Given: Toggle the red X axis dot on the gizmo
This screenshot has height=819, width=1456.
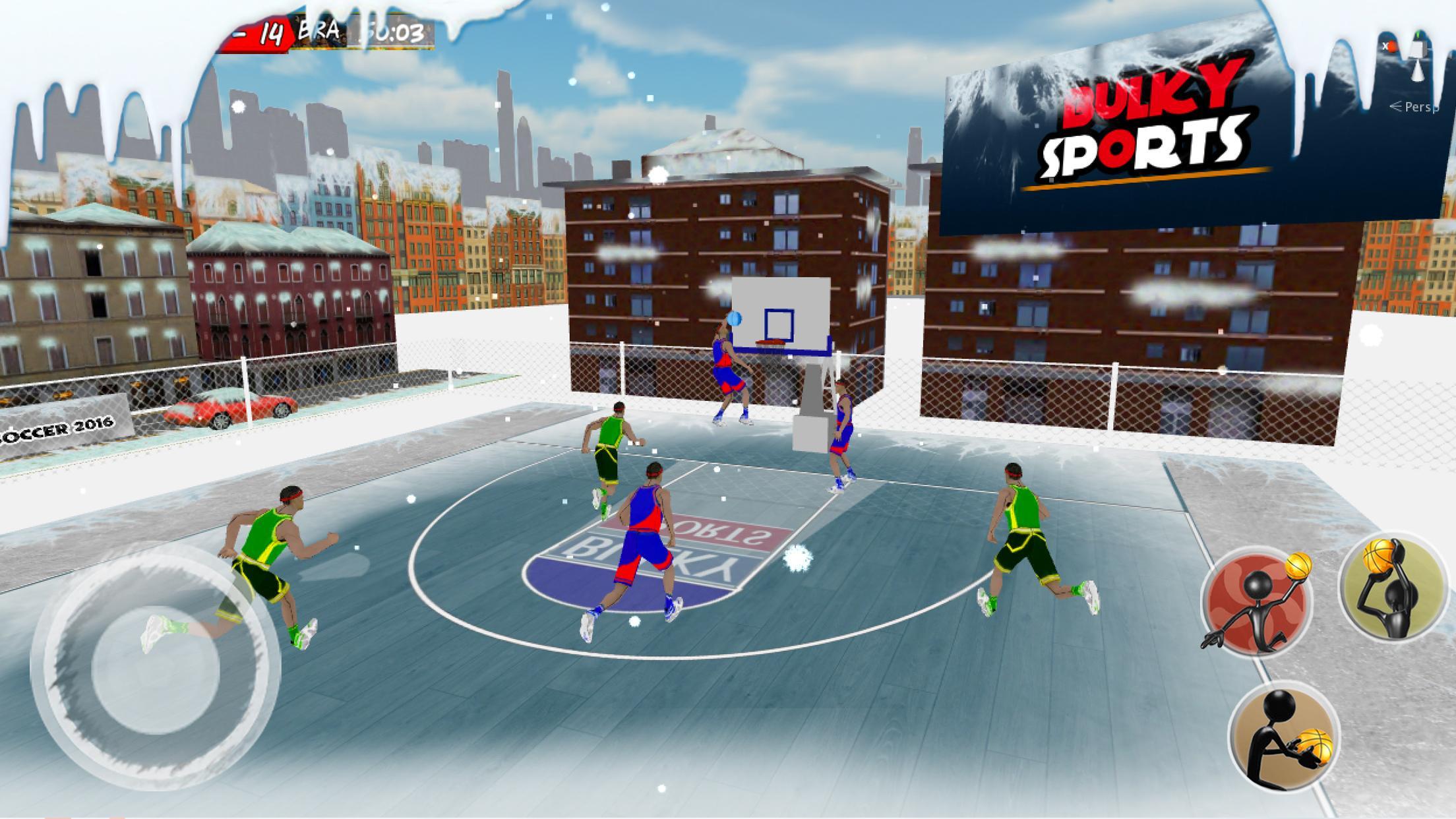Looking at the screenshot, I should coord(1390,46).
